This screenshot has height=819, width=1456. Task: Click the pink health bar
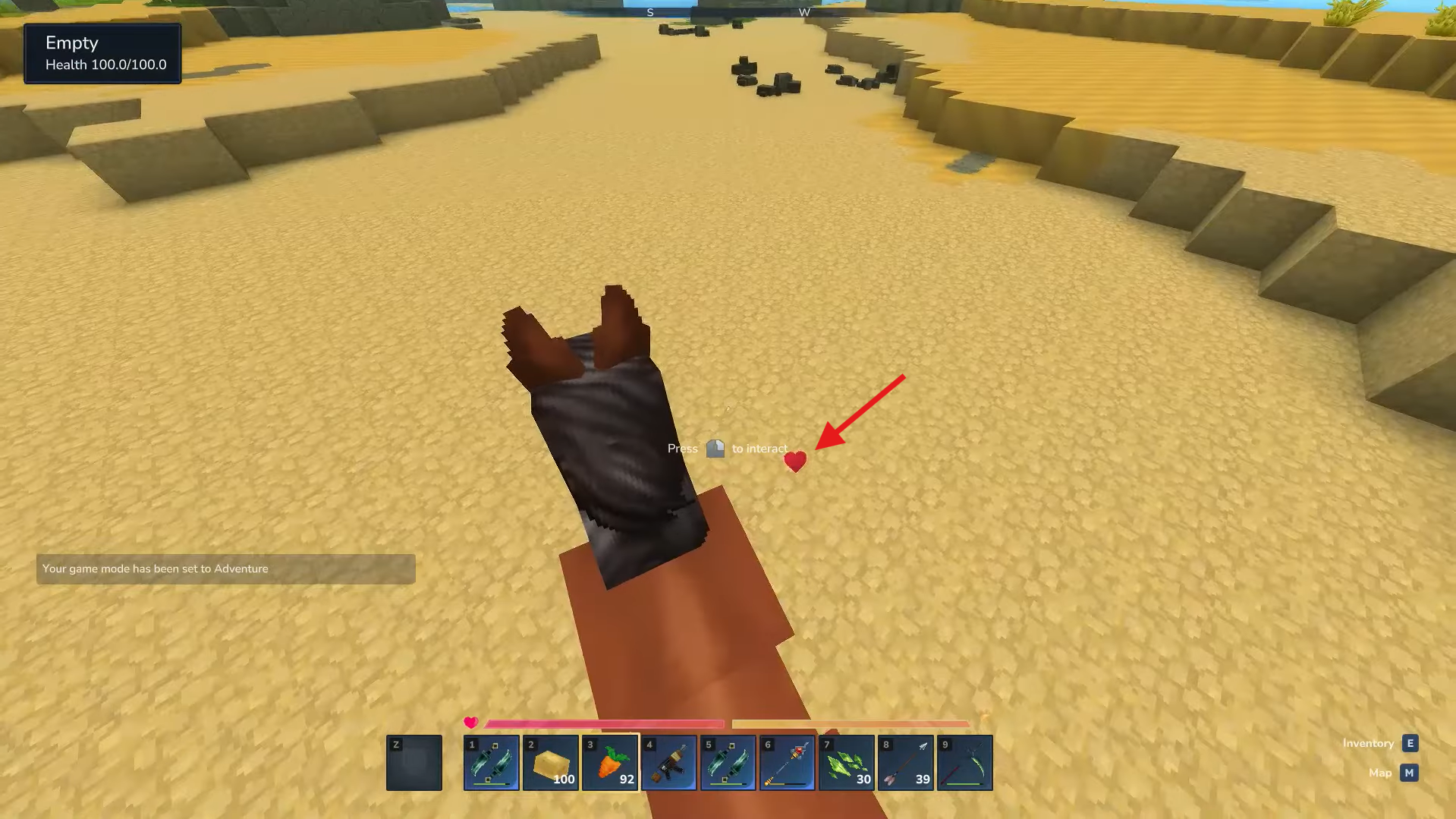pyautogui.click(x=603, y=723)
